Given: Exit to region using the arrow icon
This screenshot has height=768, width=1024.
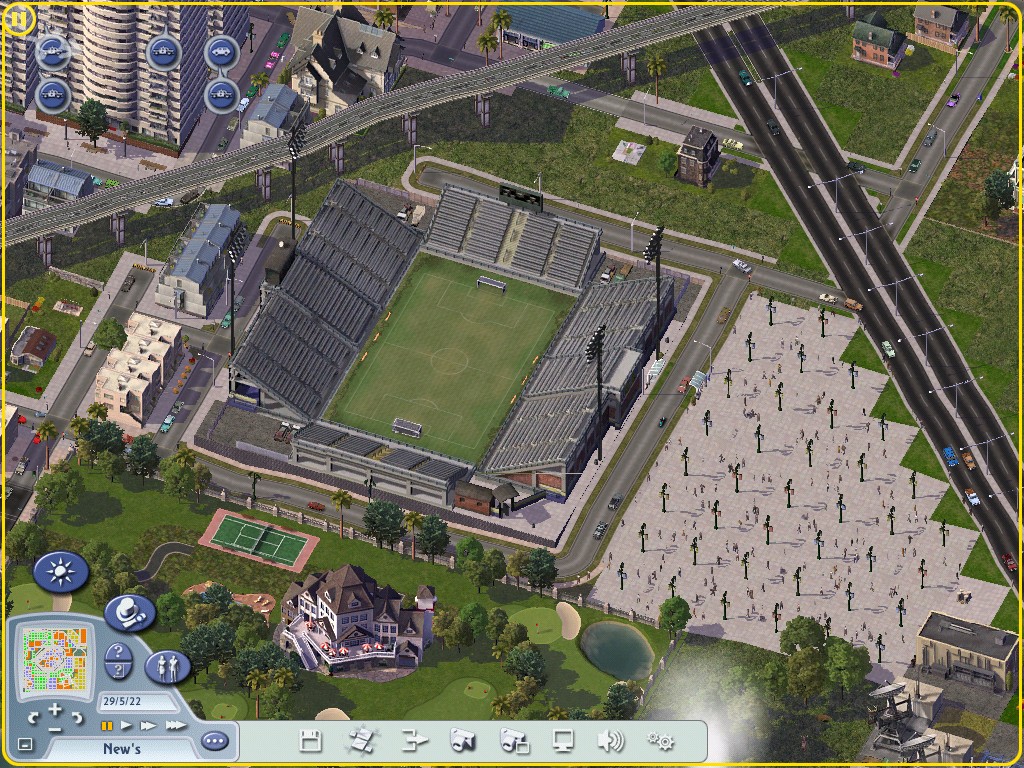Looking at the screenshot, I should tap(414, 741).
